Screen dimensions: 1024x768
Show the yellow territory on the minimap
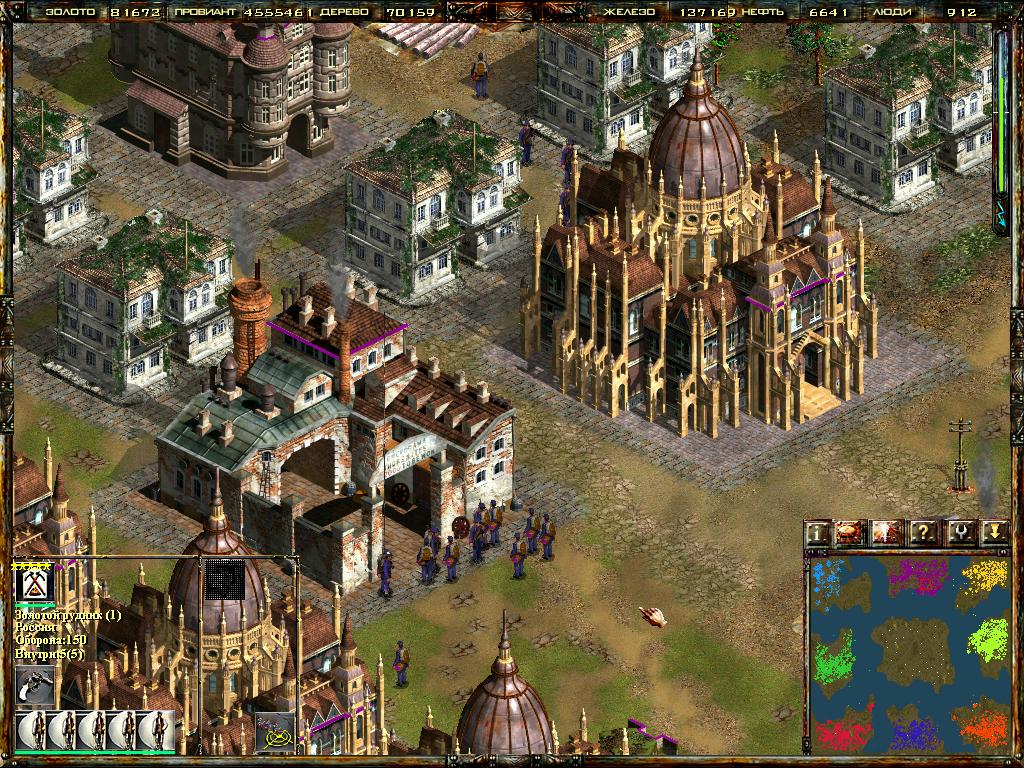pos(984,576)
